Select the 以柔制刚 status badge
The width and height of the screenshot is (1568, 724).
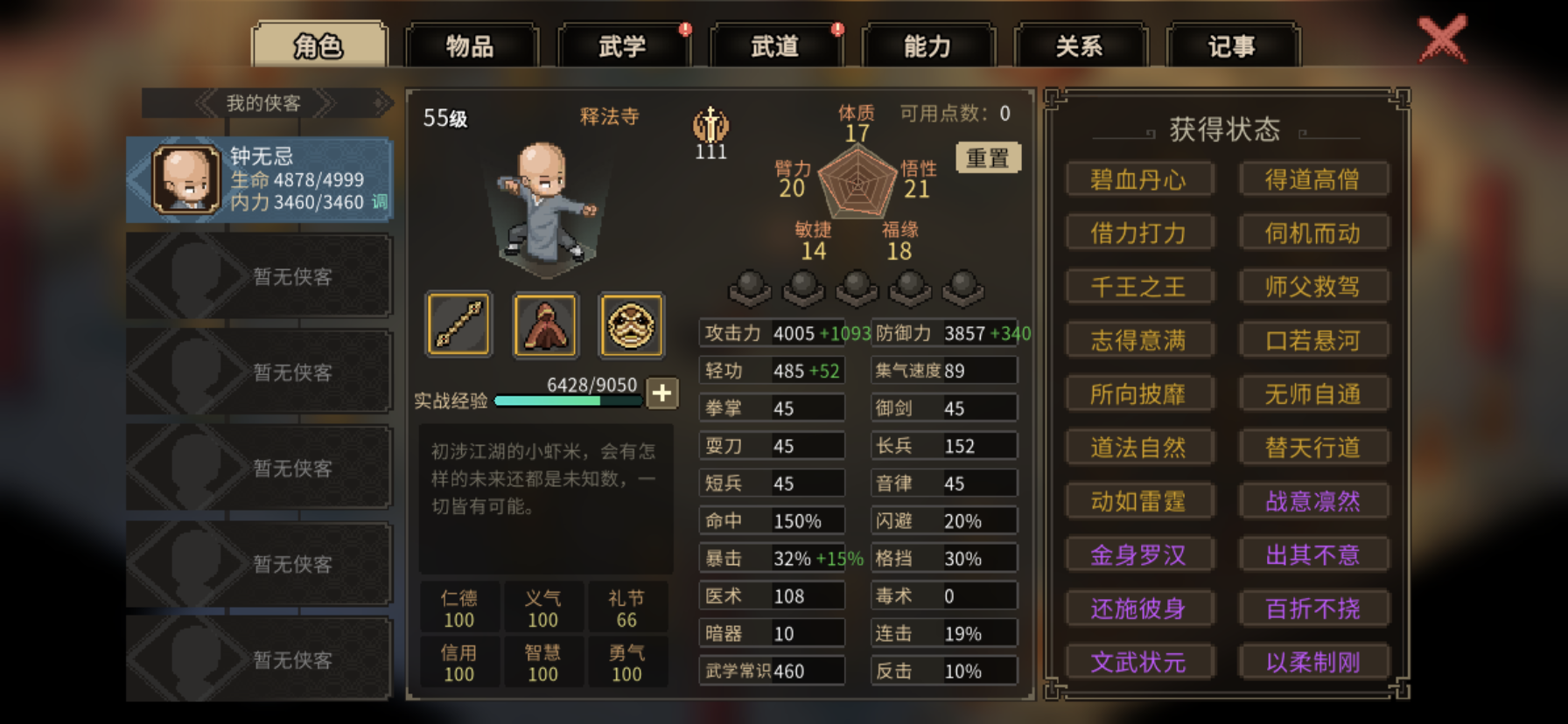(x=1314, y=662)
